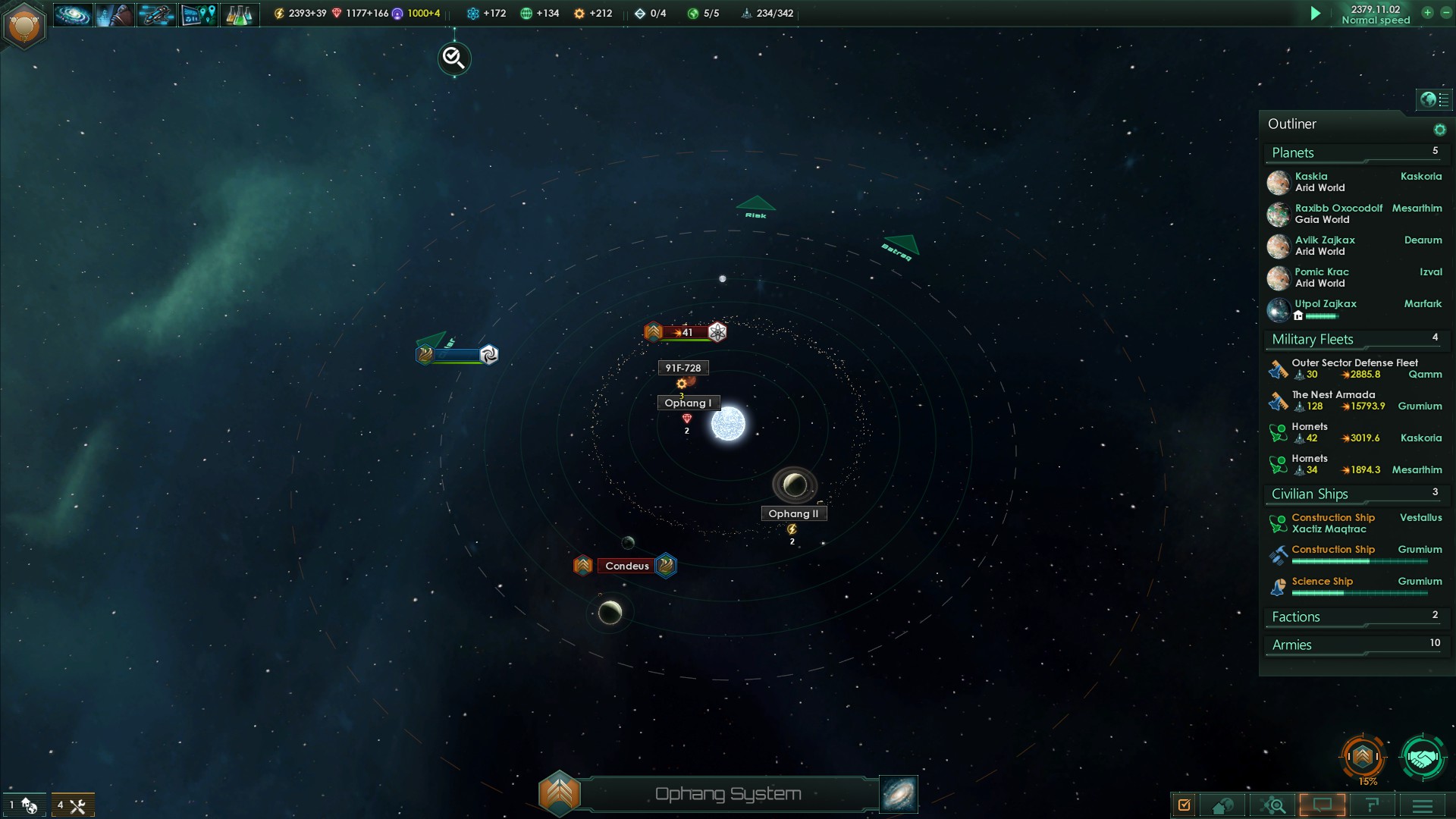This screenshot has width=1456, height=819.
Task: Click the play button to unpause
Action: tap(1316, 14)
